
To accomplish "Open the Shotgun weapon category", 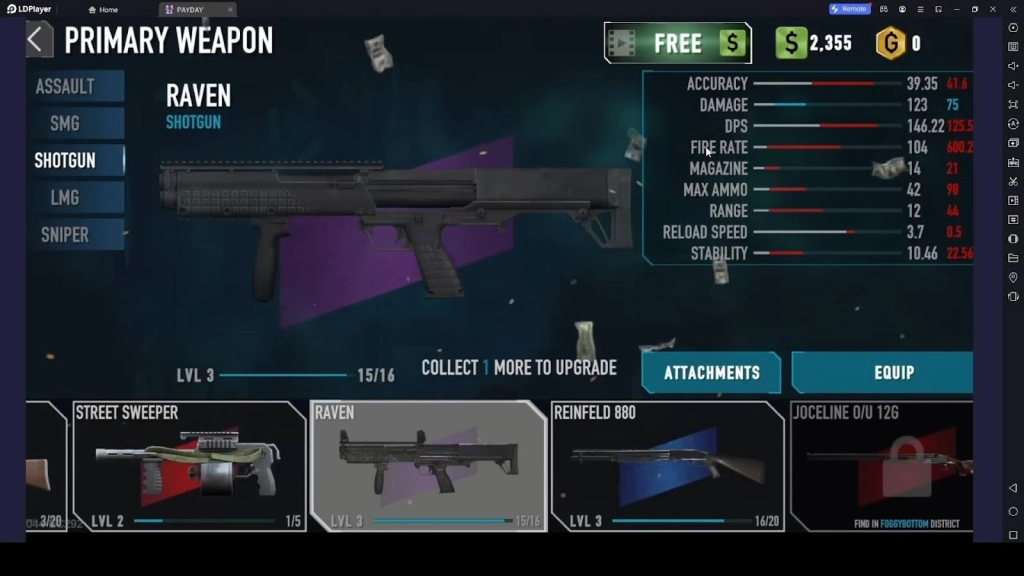I will (67, 160).
